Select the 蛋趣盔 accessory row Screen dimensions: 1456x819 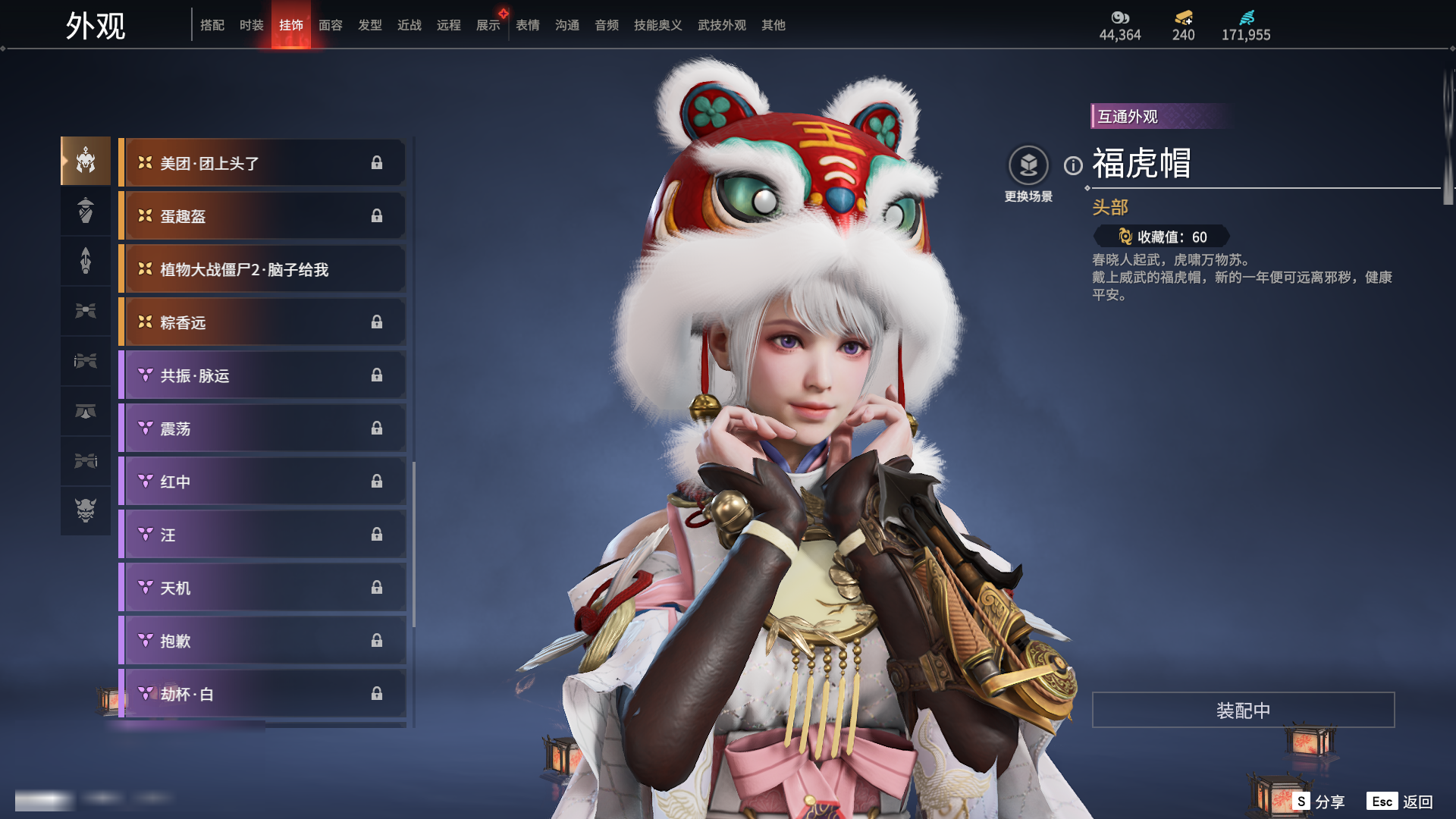point(262,216)
